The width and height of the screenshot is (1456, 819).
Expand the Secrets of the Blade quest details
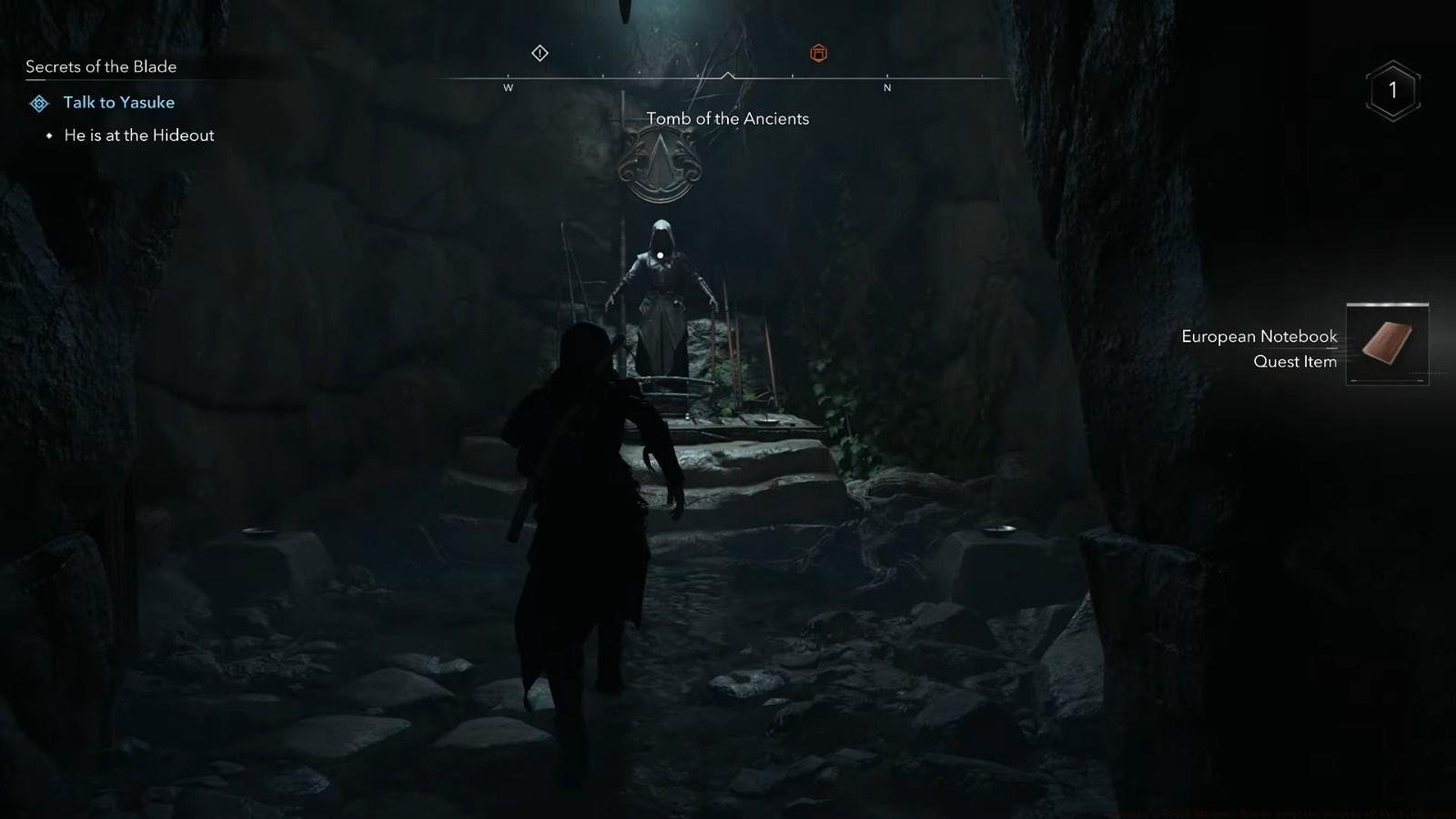coord(102,66)
